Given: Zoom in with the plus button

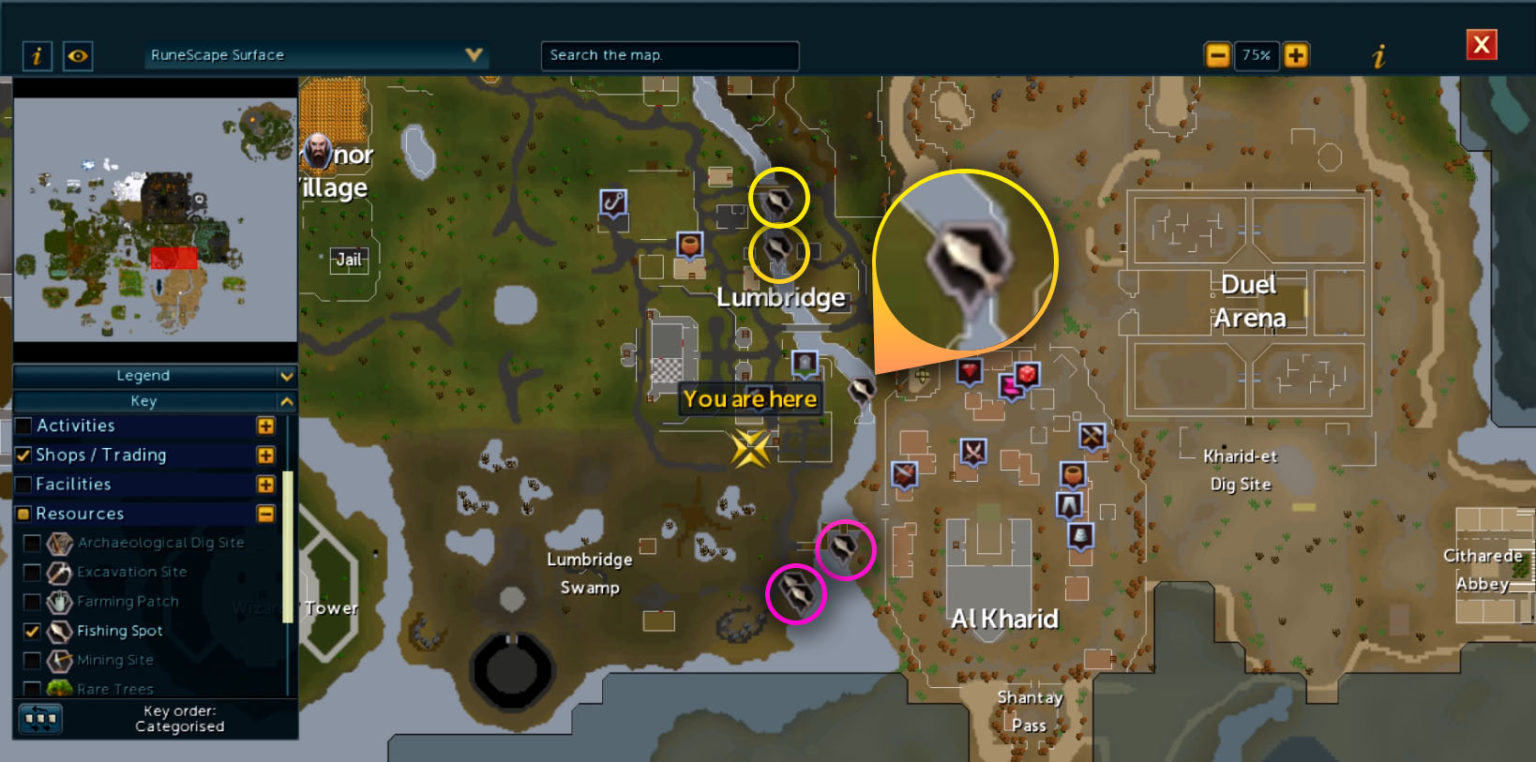Looking at the screenshot, I should click(1297, 57).
